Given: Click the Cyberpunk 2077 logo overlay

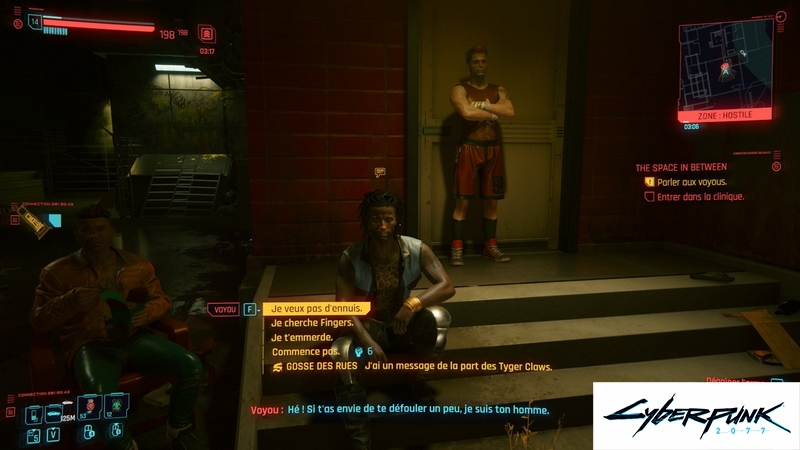Looking at the screenshot, I should 695,415.
